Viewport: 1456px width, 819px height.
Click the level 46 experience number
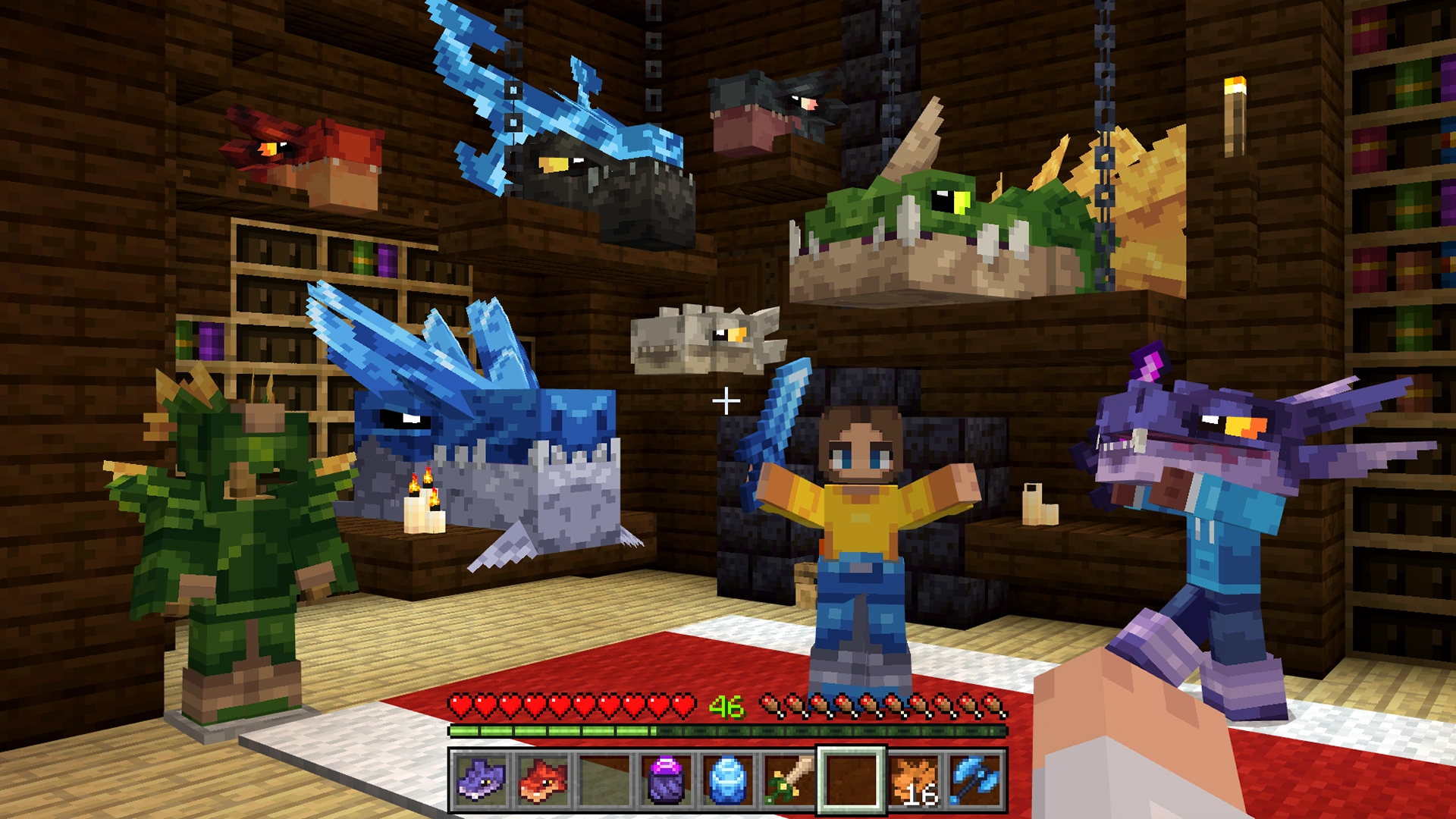click(726, 708)
